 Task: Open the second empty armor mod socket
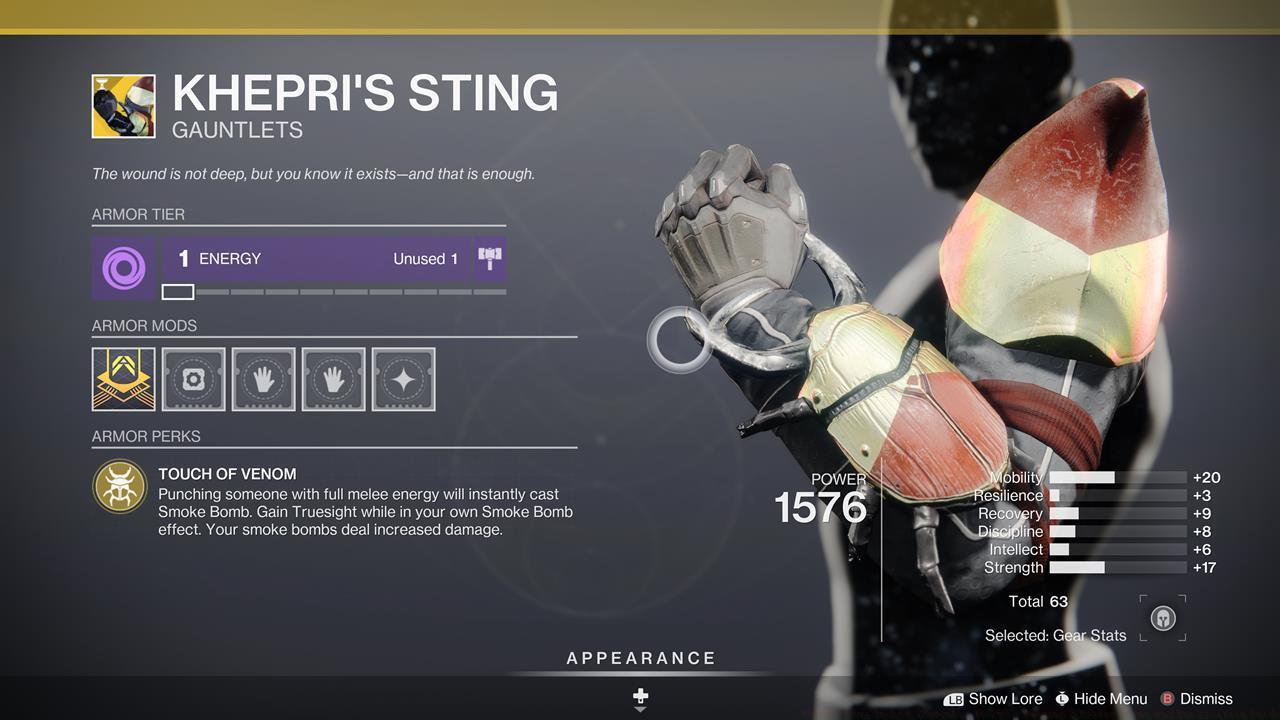tap(193, 378)
